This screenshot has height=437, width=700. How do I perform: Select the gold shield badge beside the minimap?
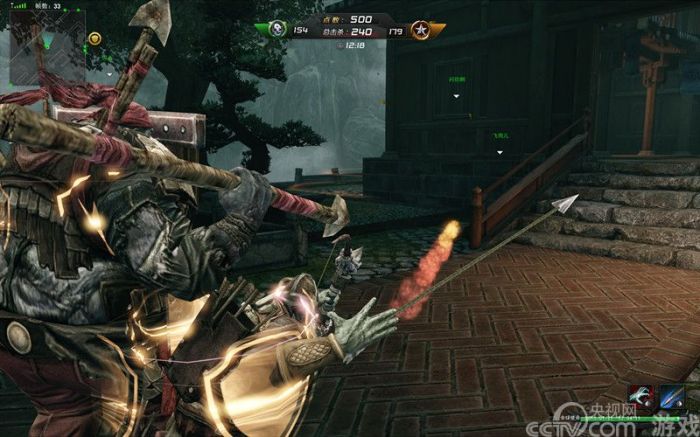(94, 38)
